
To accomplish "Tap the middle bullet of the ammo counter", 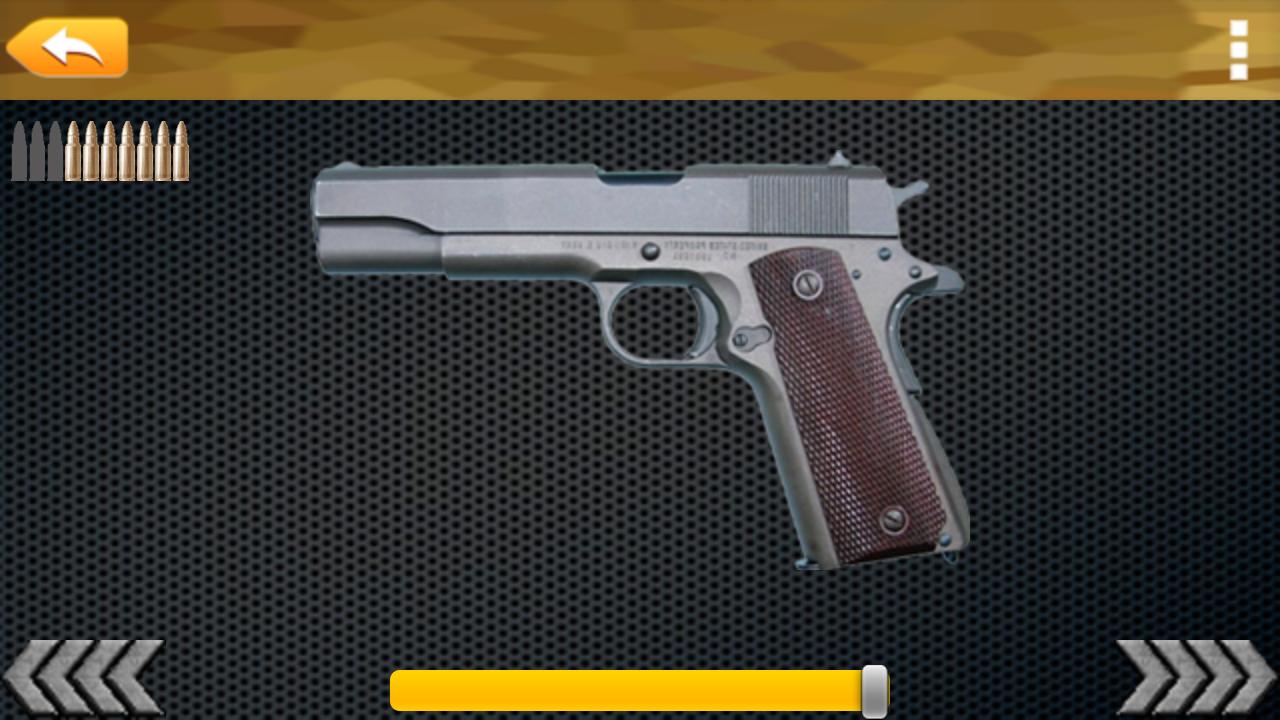I will [x=100, y=150].
